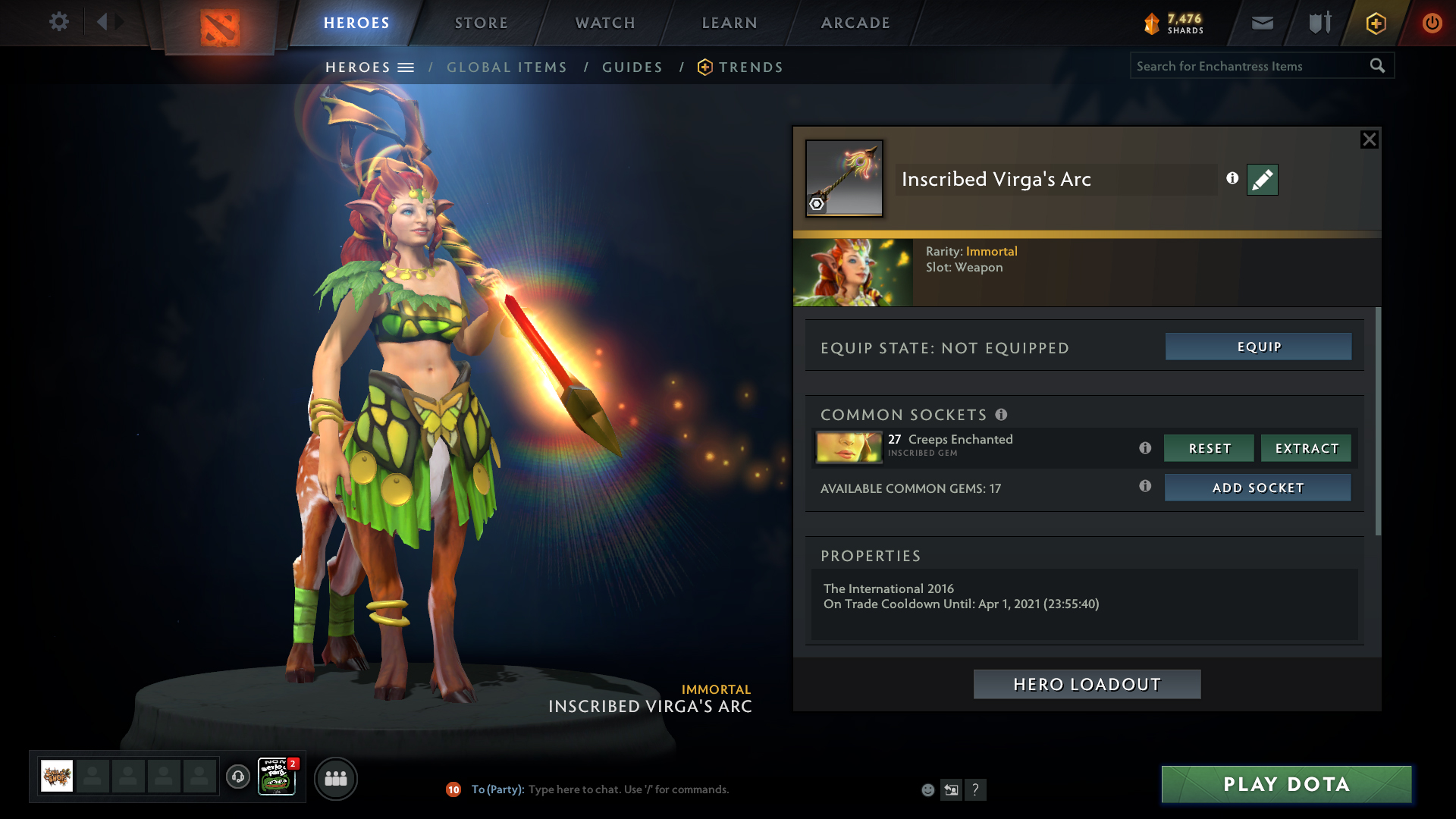Open the settings gear menu

(x=58, y=22)
